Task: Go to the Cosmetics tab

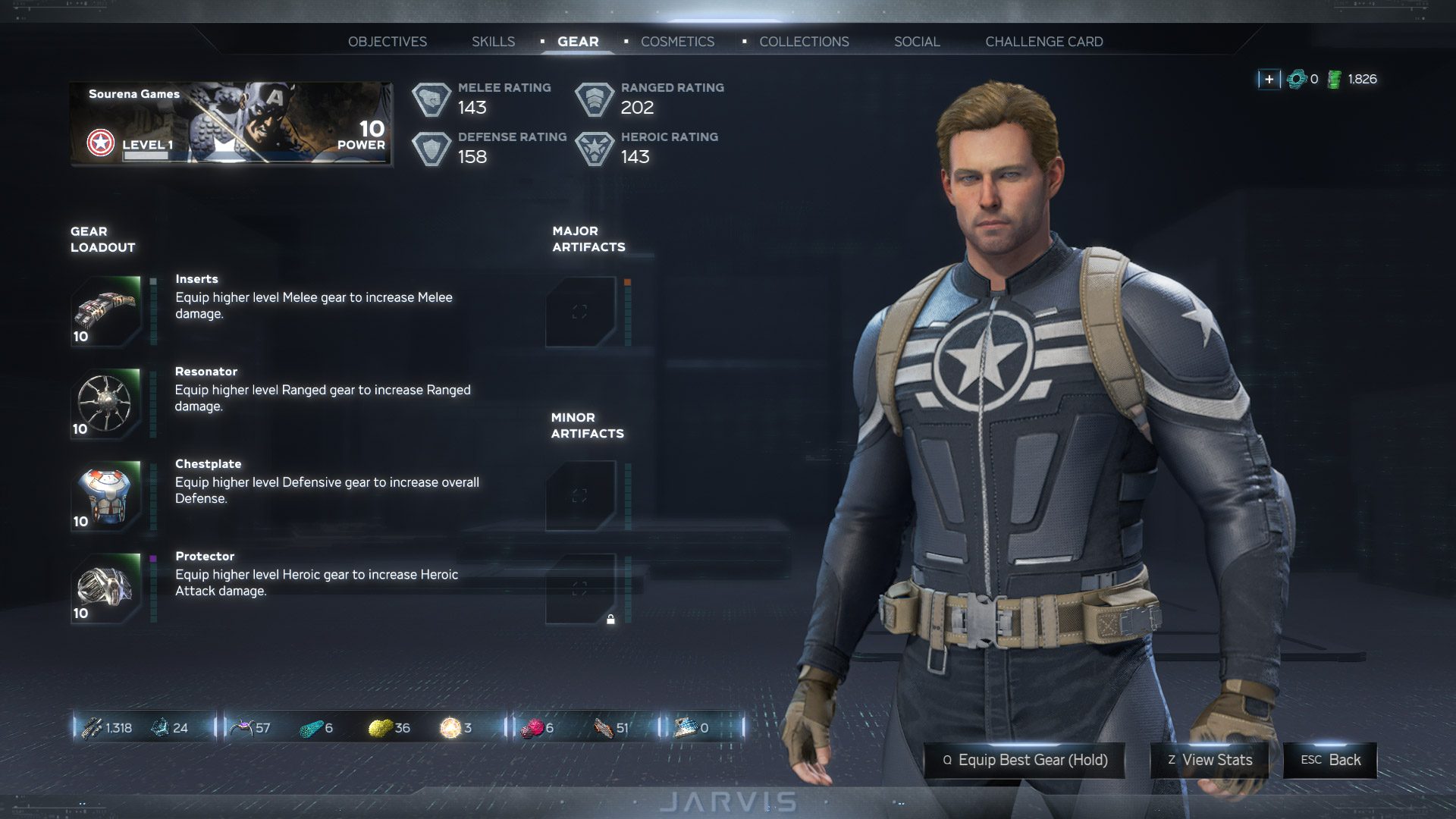Action: point(677,42)
